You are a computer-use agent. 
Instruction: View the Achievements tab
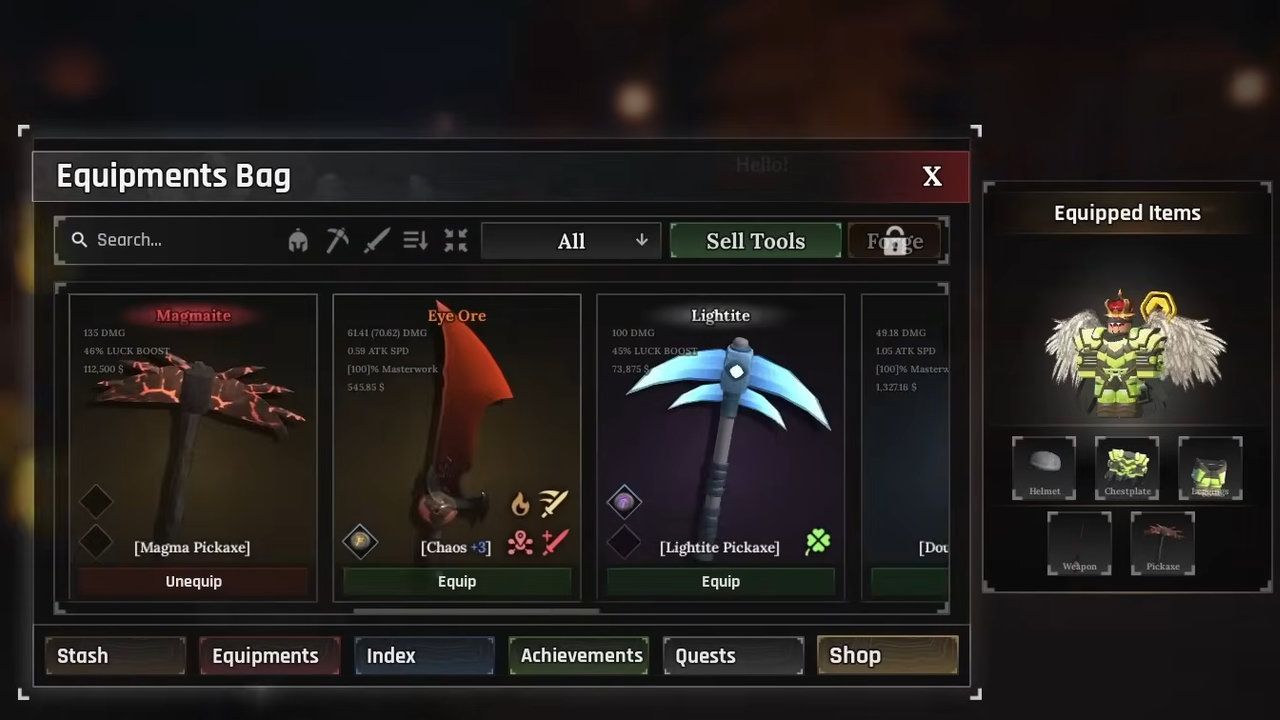point(579,656)
